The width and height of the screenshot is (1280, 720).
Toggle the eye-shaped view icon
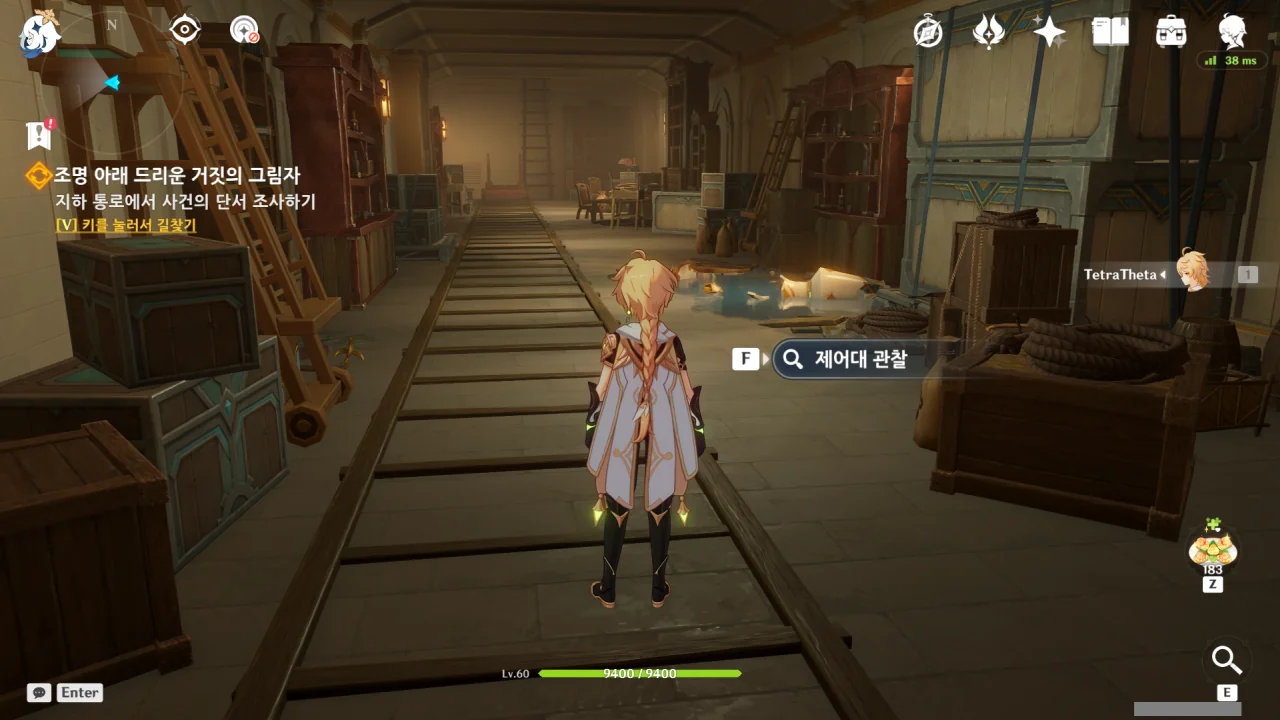(185, 30)
